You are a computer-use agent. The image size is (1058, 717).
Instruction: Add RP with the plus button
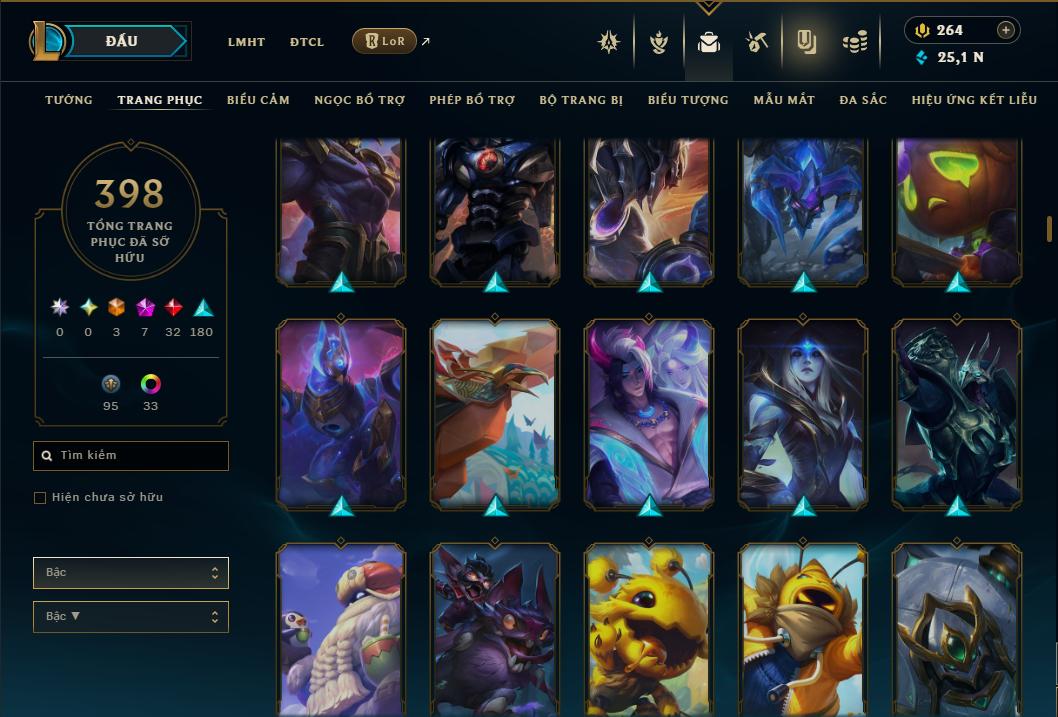pos(1006,30)
